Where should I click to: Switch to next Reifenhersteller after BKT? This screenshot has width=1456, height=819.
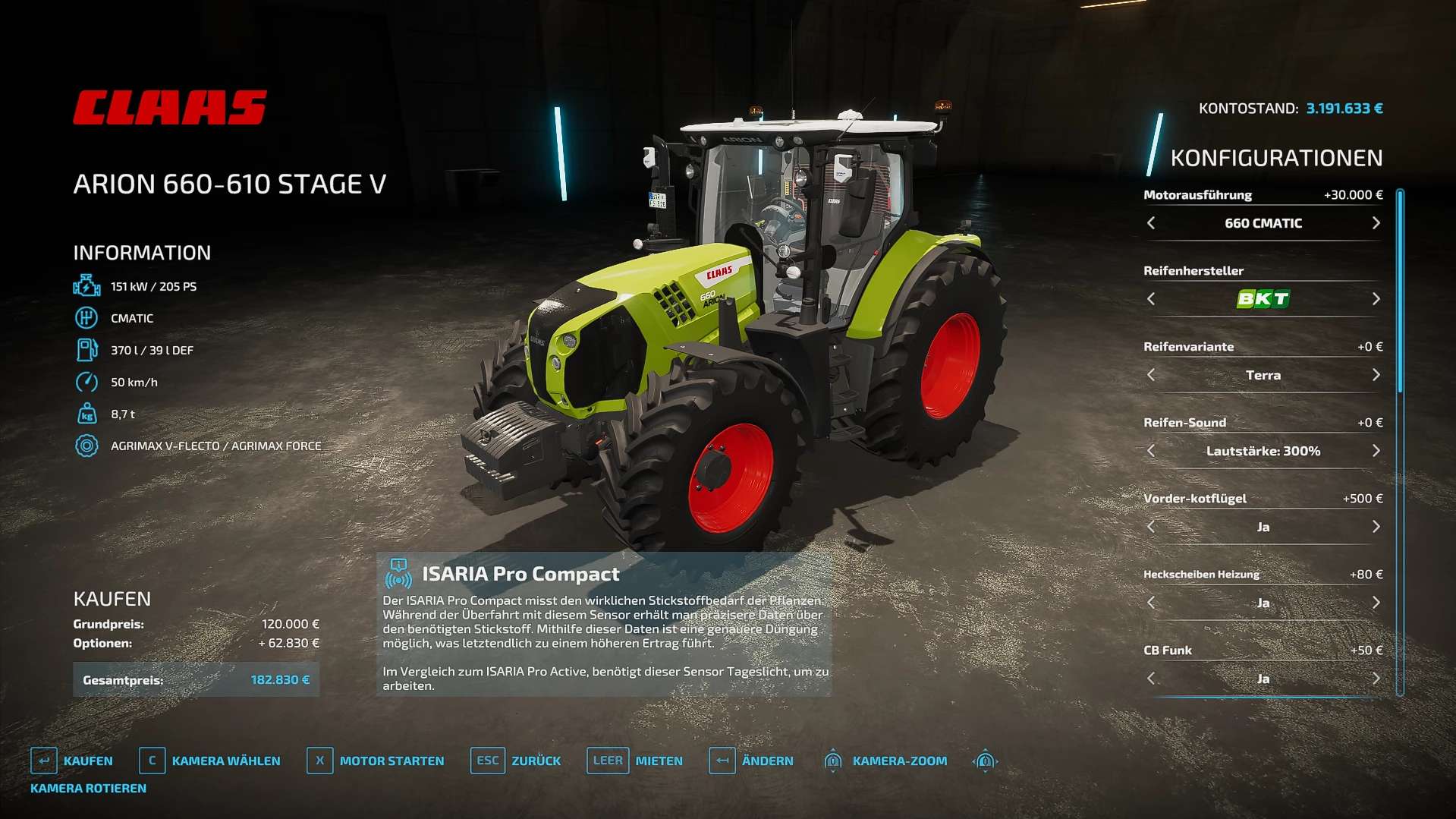pos(1376,299)
